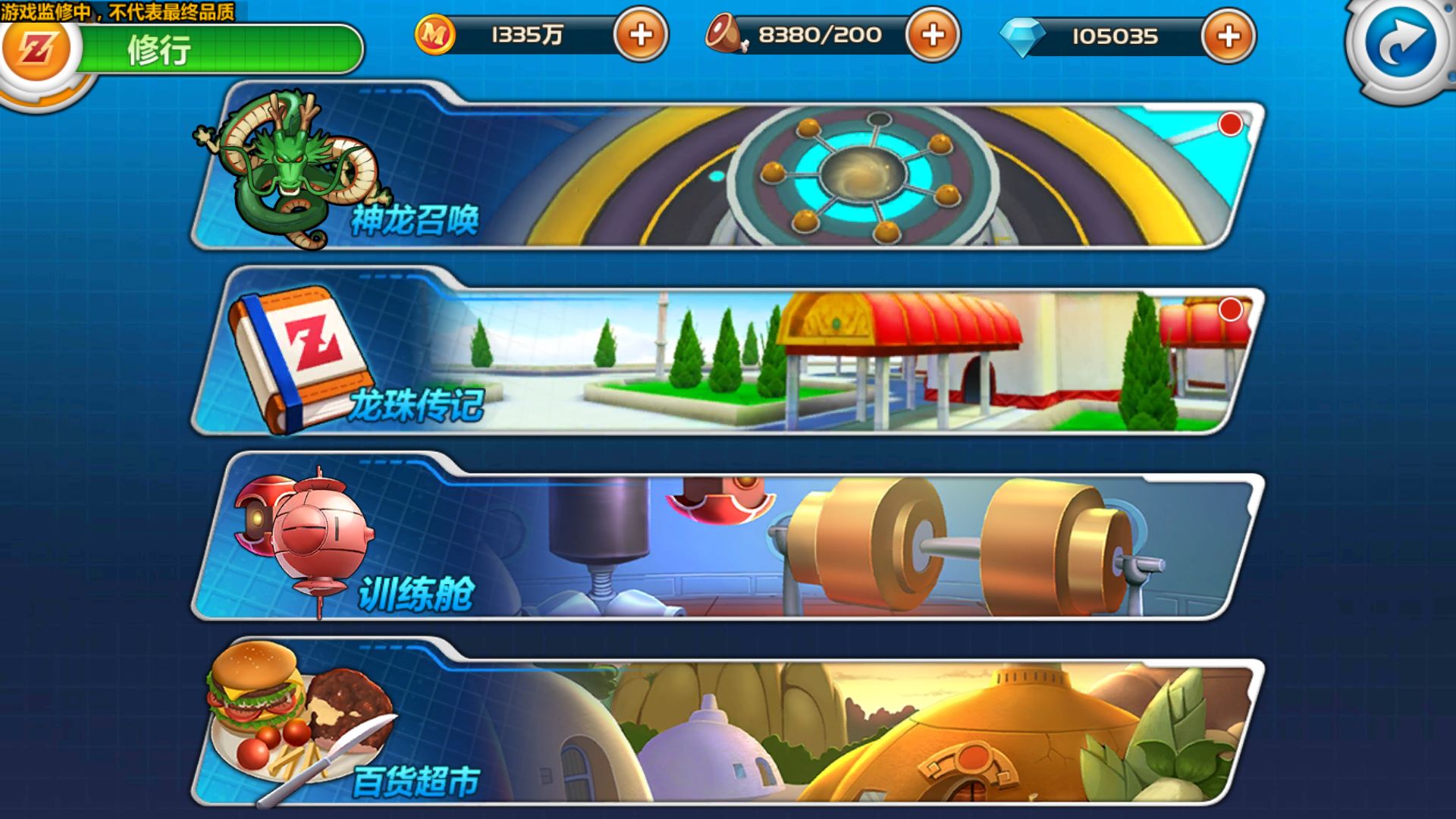Refill meat stamina using its plus button
Image resolution: width=1456 pixels, height=819 pixels.
click(933, 35)
